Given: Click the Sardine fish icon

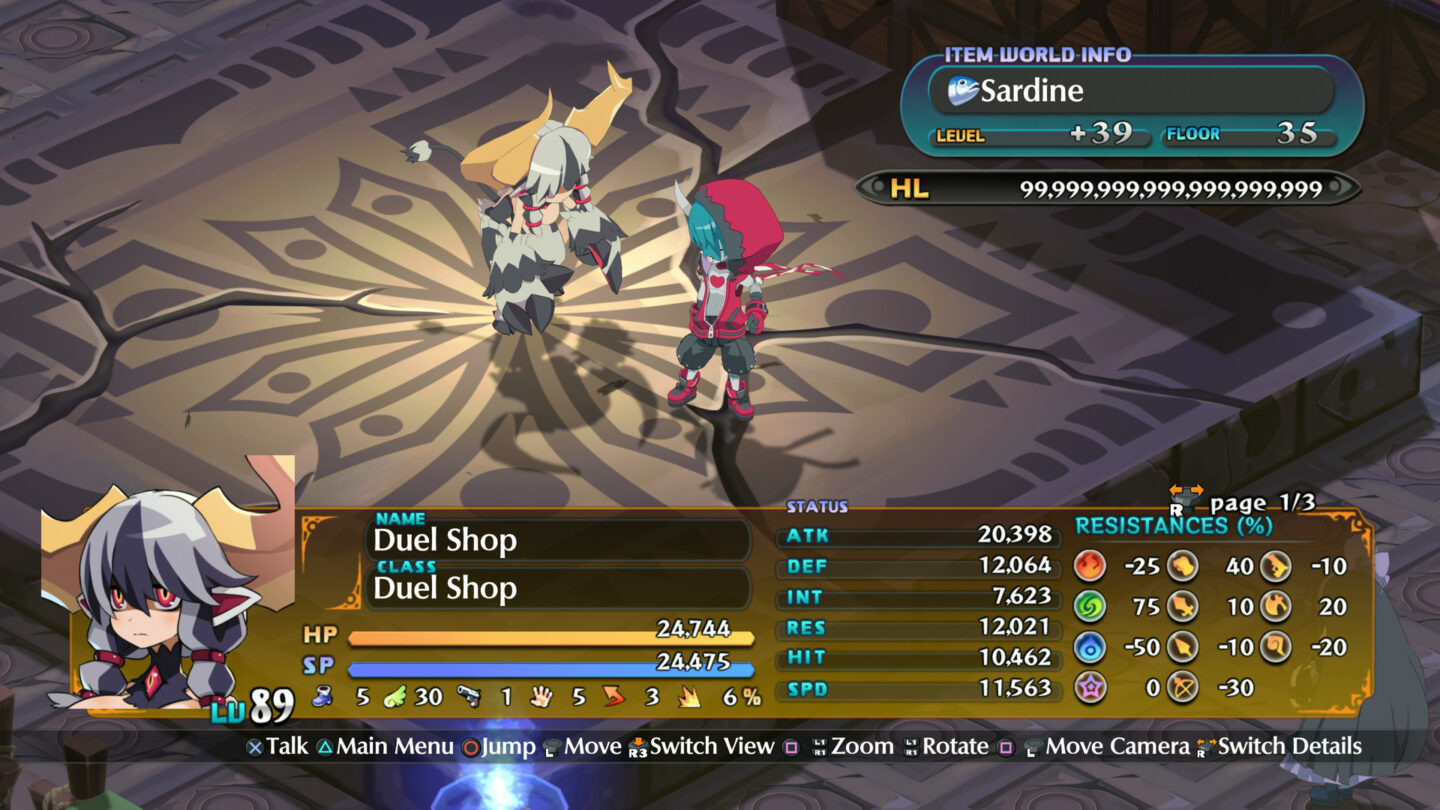Looking at the screenshot, I should pyautogui.click(x=962, y=91).
